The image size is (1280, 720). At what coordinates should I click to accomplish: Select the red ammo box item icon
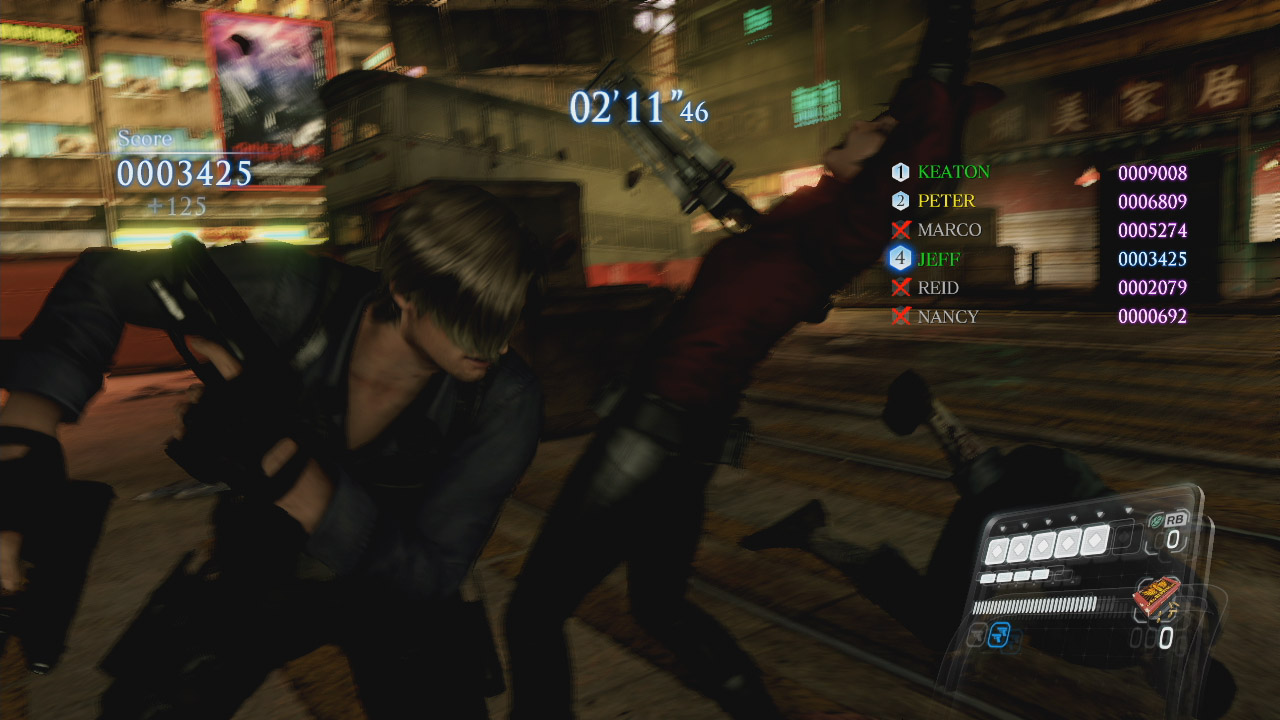[1154, 597]
